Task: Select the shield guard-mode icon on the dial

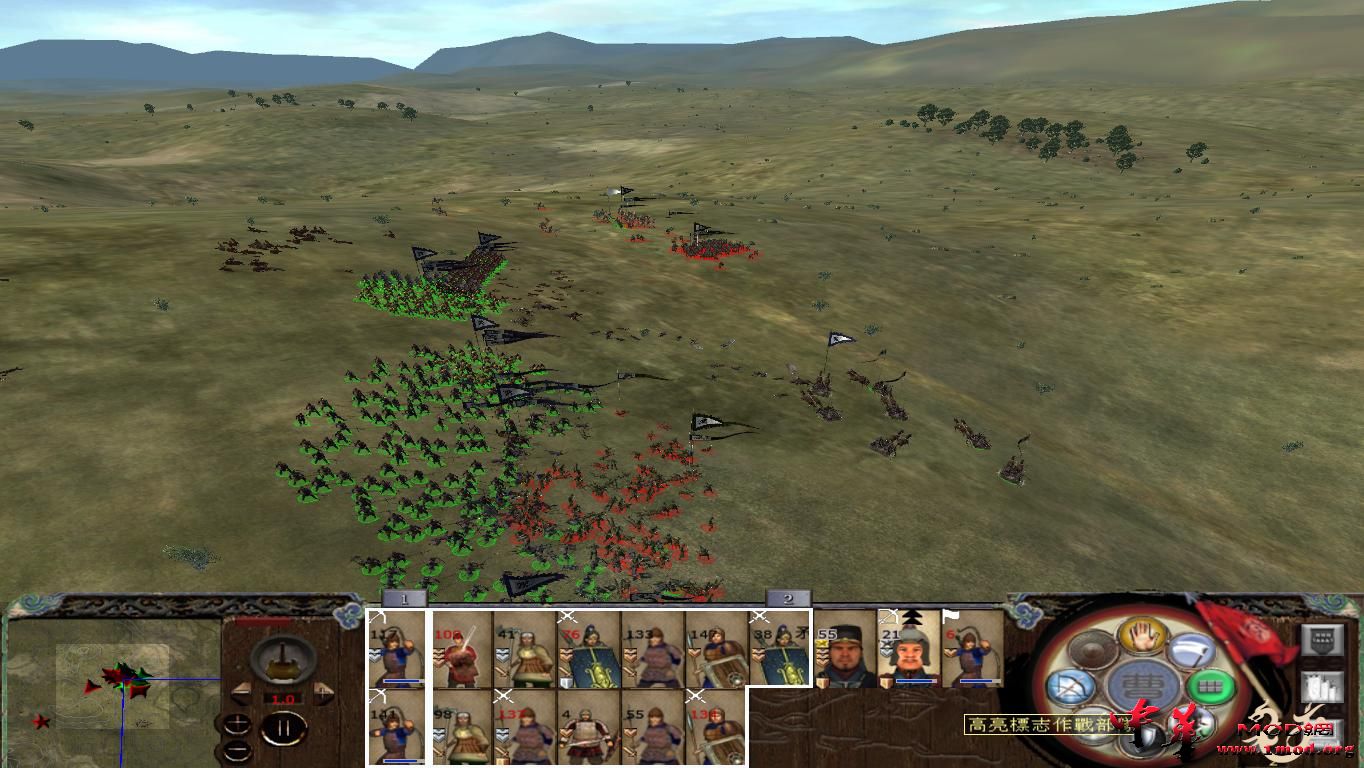Action: pyautogui.click(x=1148, y=734)
